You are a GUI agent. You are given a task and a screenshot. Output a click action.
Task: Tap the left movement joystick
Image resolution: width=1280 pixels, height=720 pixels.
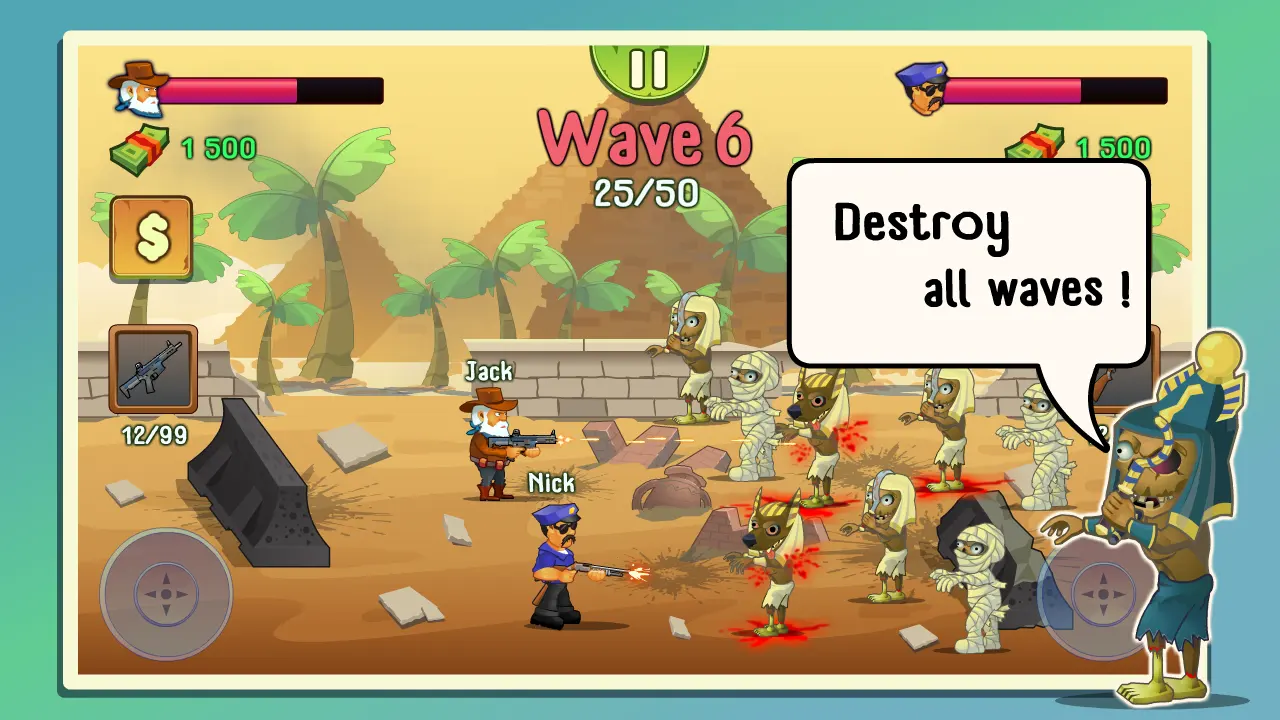pos(166,595)
